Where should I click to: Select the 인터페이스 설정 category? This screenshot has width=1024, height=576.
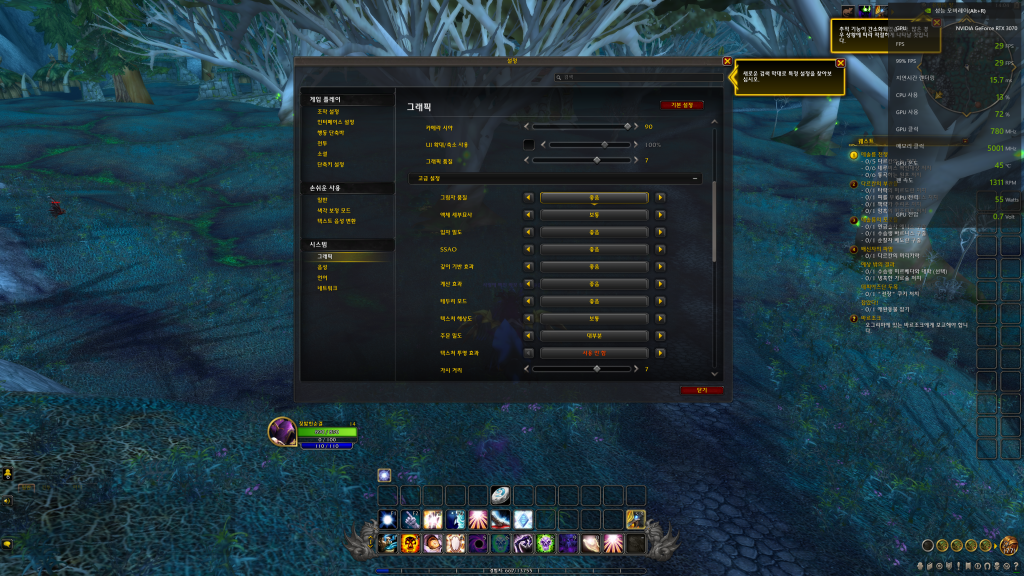tap(335, 122)
